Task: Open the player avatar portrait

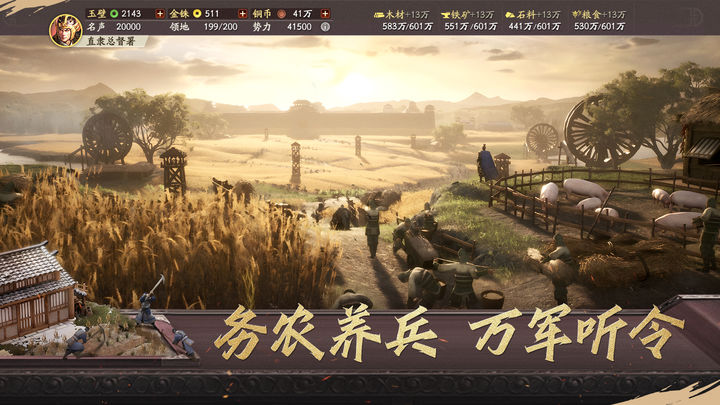Action: click(x=66, y=29)
